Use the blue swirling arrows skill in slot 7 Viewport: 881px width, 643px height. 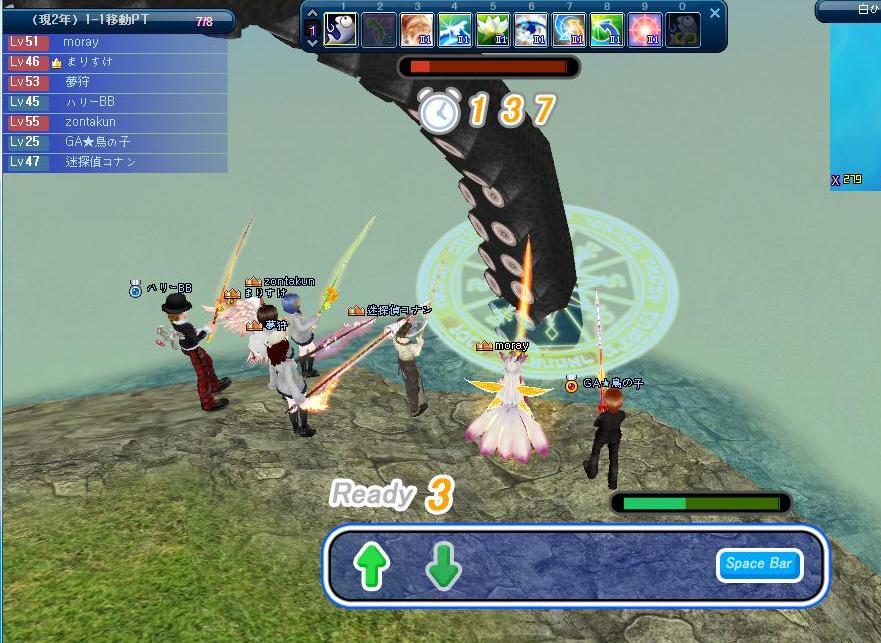568,30
